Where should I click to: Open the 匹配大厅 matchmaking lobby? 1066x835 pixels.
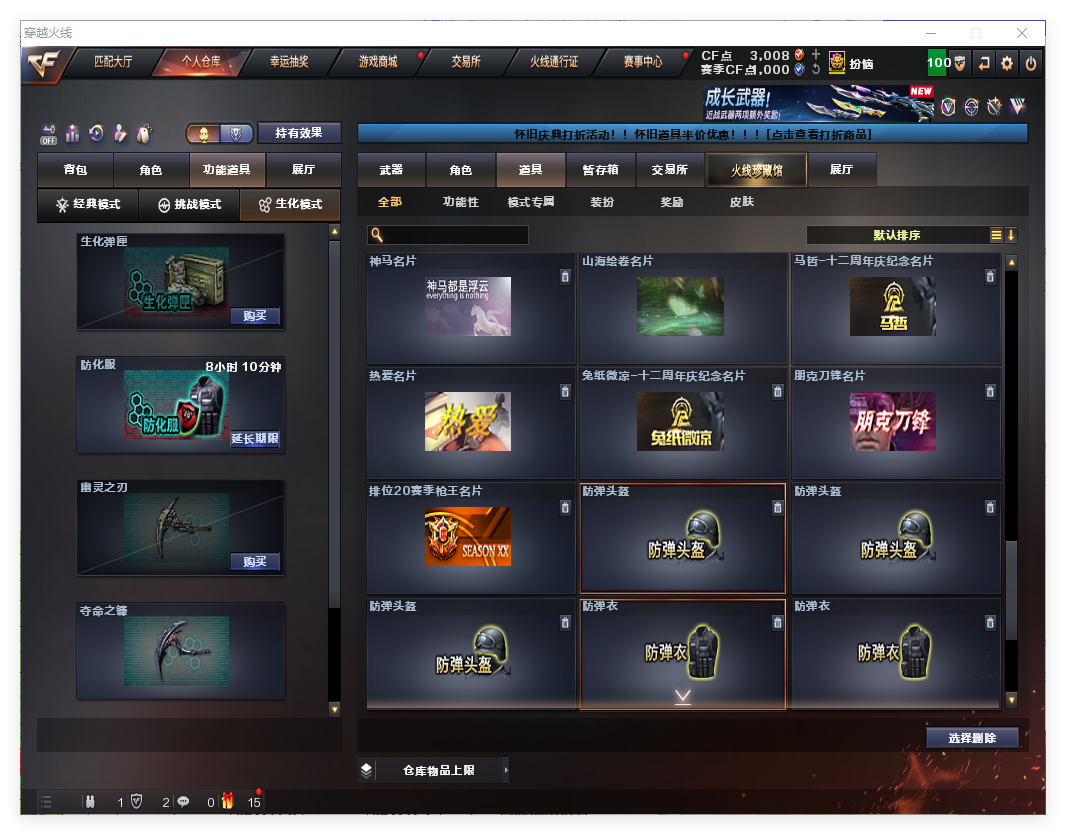[113, 62]
